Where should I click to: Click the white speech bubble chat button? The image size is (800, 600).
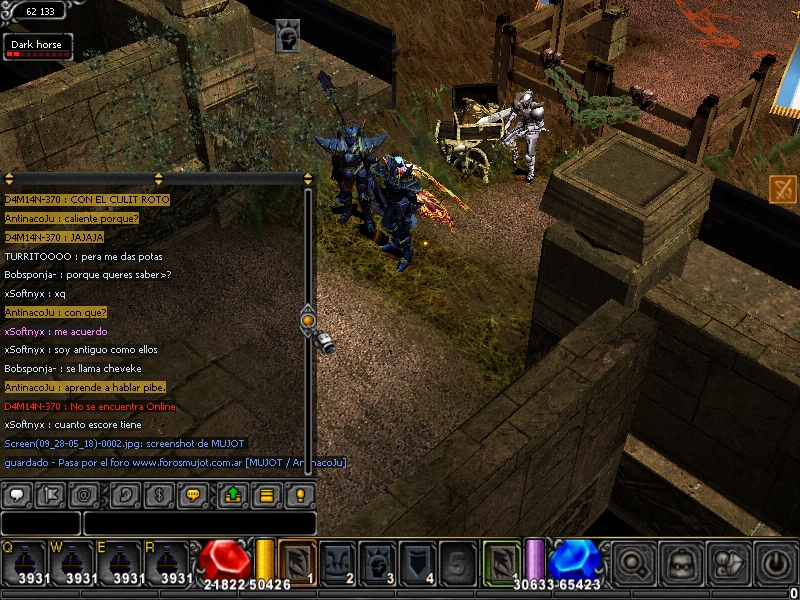pos(16,495)
